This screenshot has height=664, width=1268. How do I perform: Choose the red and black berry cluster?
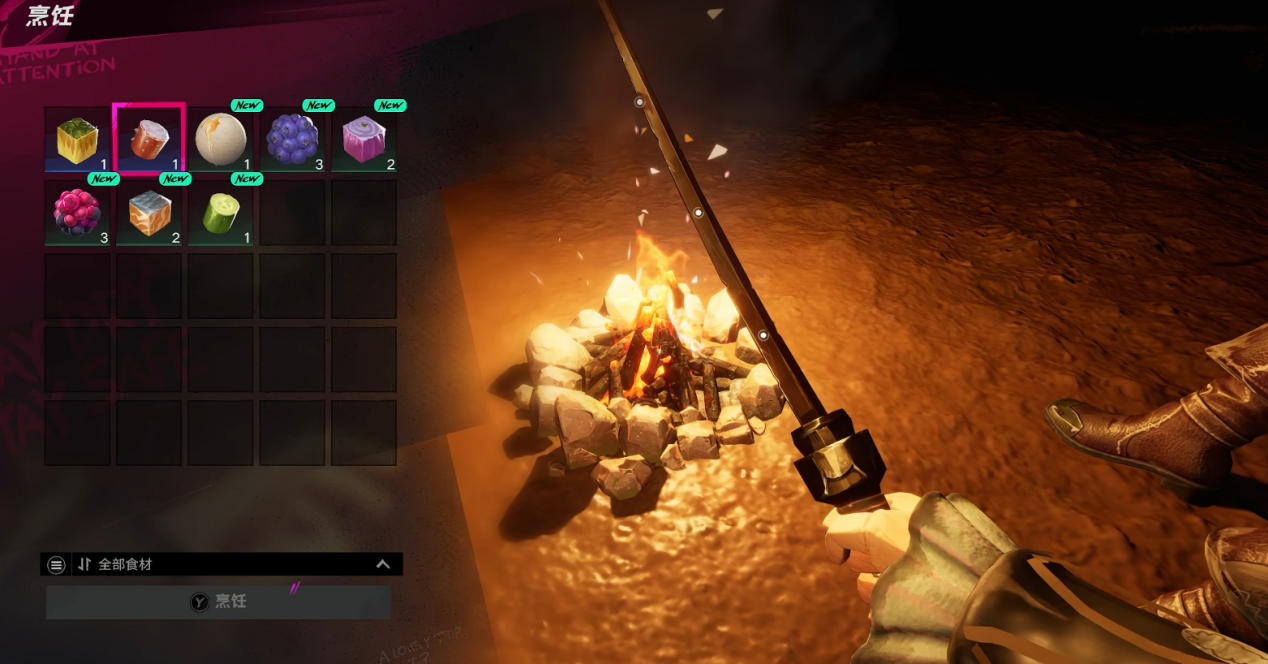(77, 212)
